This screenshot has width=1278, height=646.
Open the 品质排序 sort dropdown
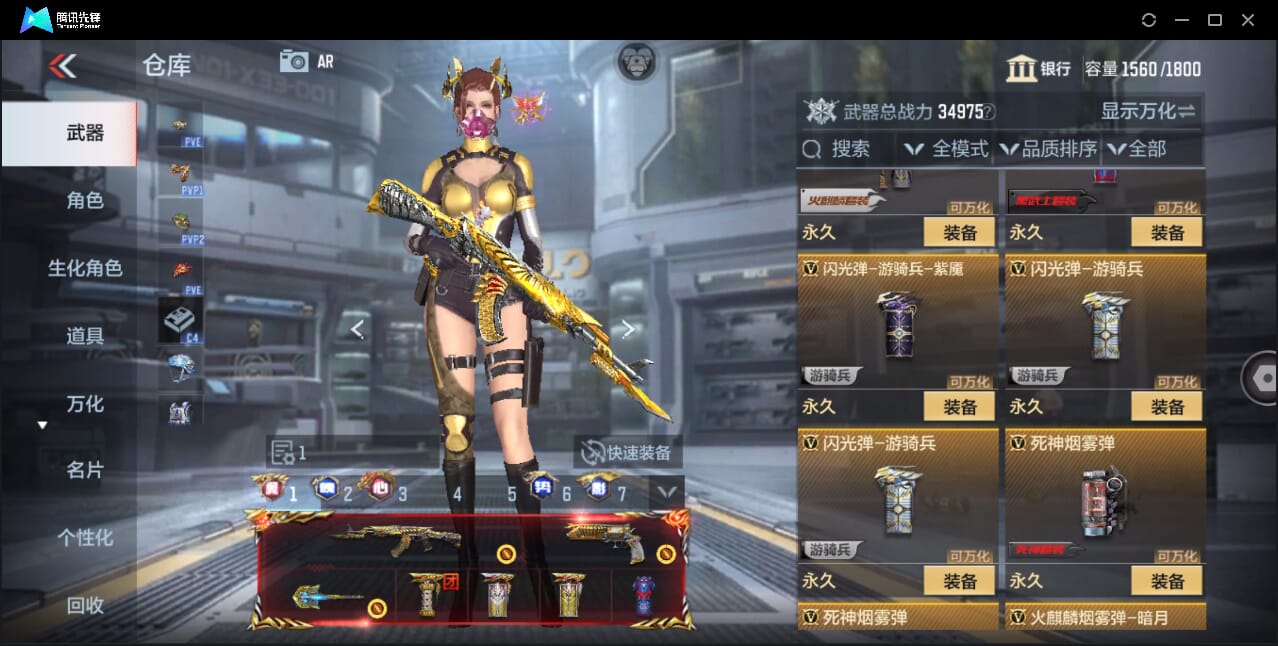[1049, 149]
